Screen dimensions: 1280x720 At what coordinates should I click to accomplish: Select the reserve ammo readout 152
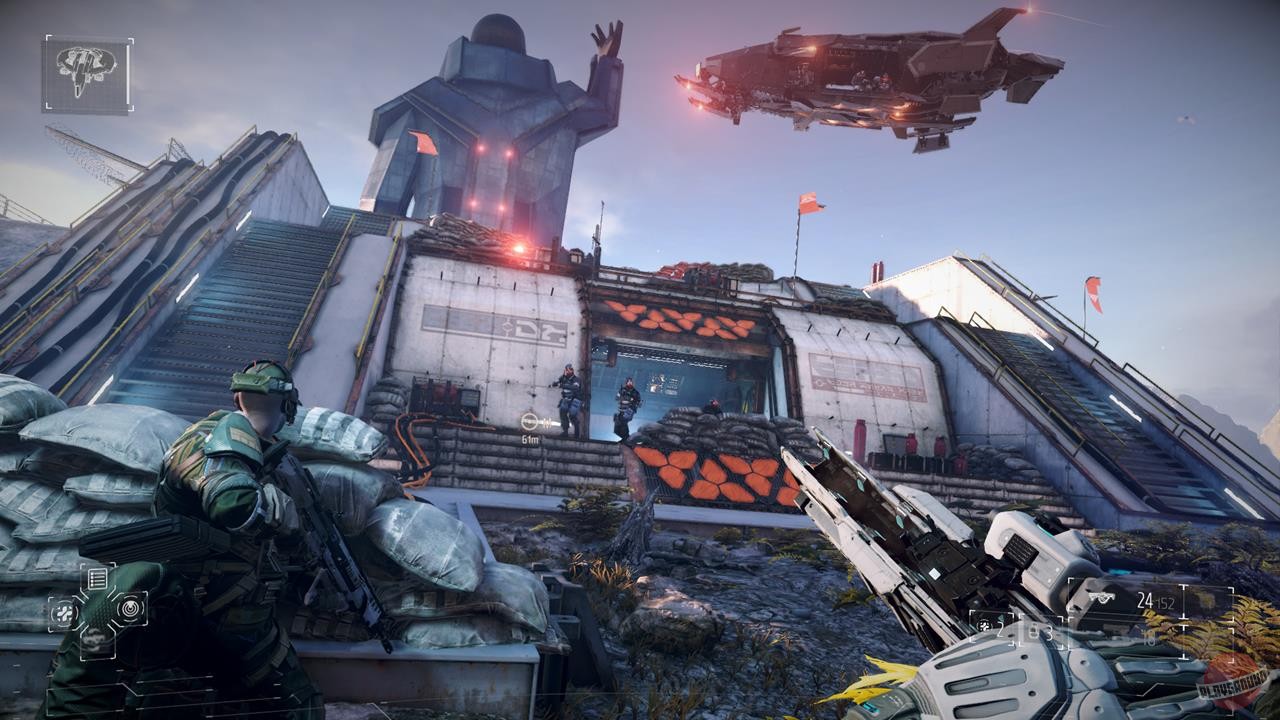click(1166, 603)
